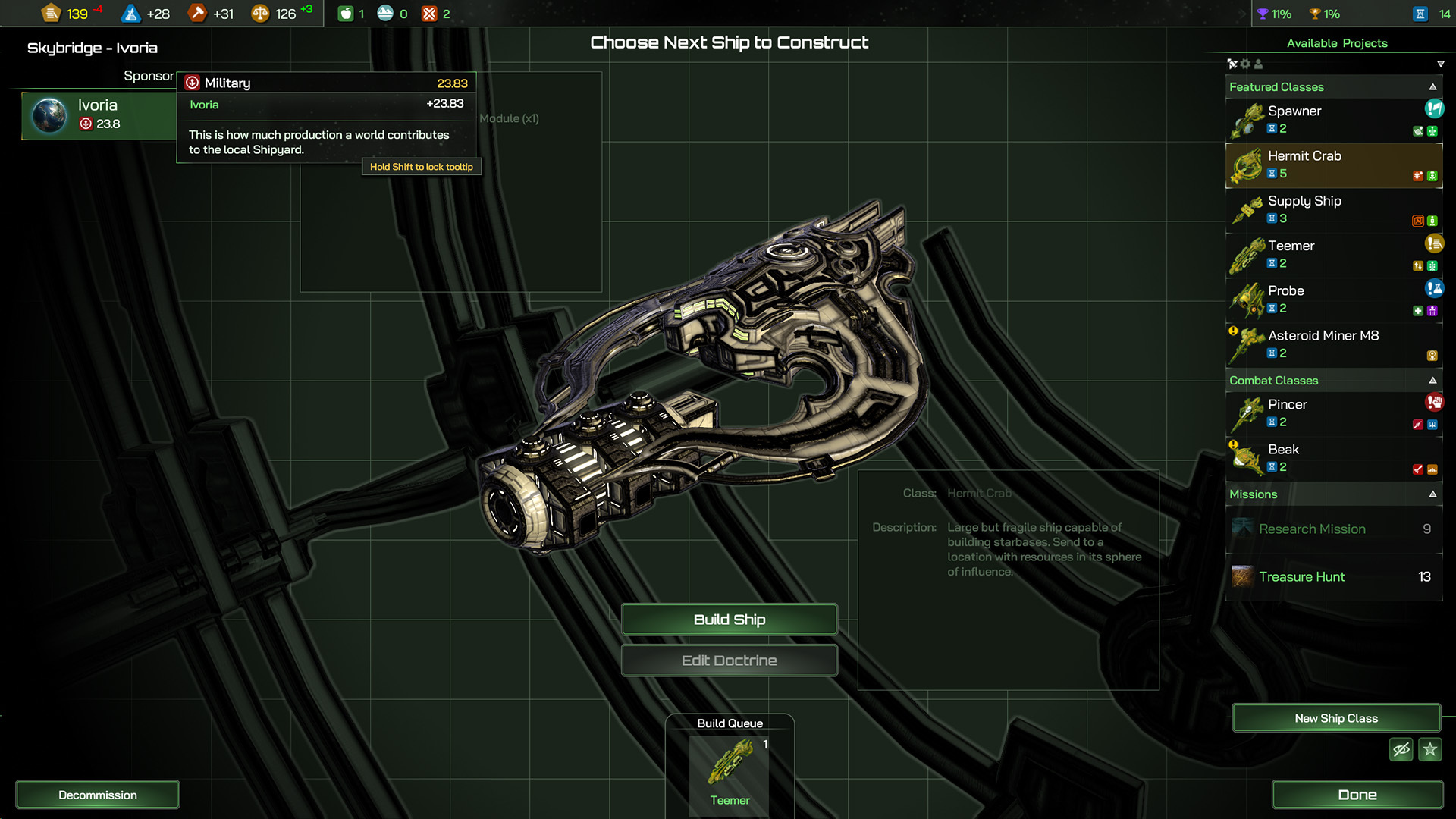Confirm with the Done button
This screenshot has height=819, width=1456.
1357,795
